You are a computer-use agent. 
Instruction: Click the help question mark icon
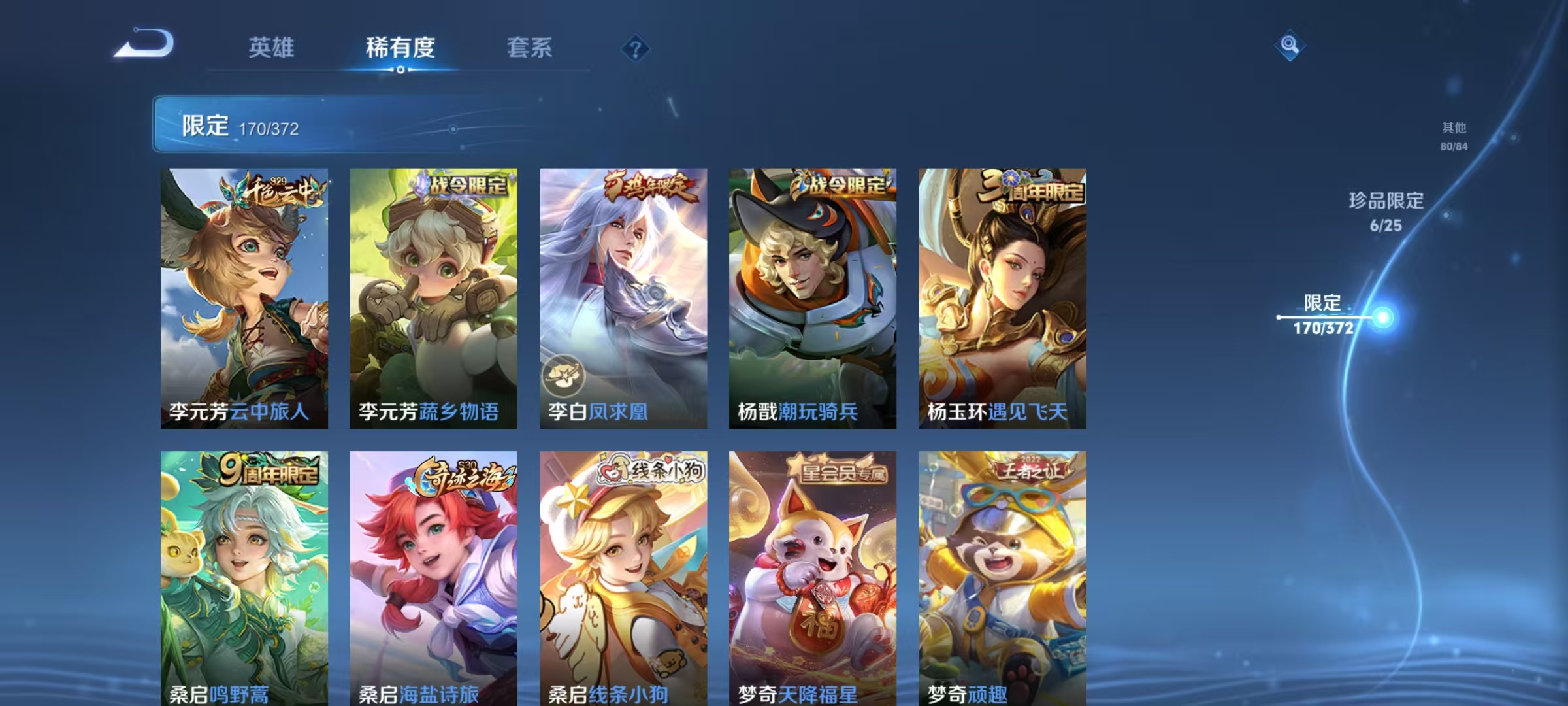click(636, 48)
